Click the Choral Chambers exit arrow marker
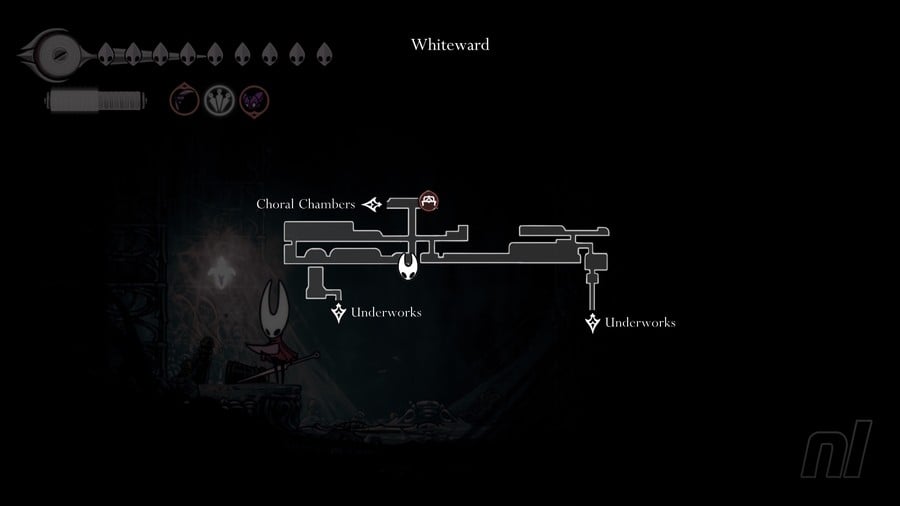Screen dimensions: 900x506 point(373,205)
